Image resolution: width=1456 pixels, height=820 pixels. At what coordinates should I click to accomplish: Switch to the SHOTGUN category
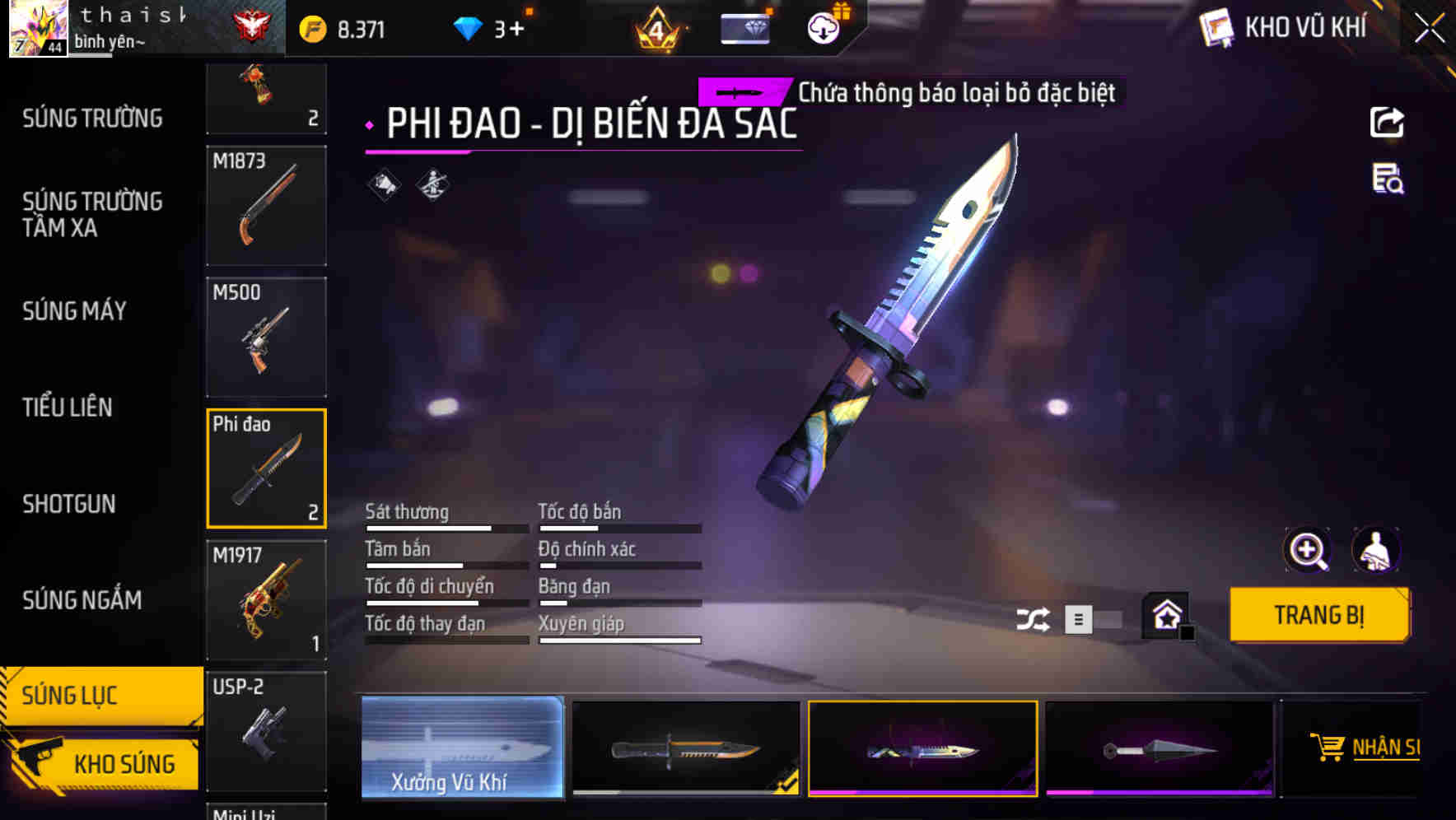tap(69, 503)
